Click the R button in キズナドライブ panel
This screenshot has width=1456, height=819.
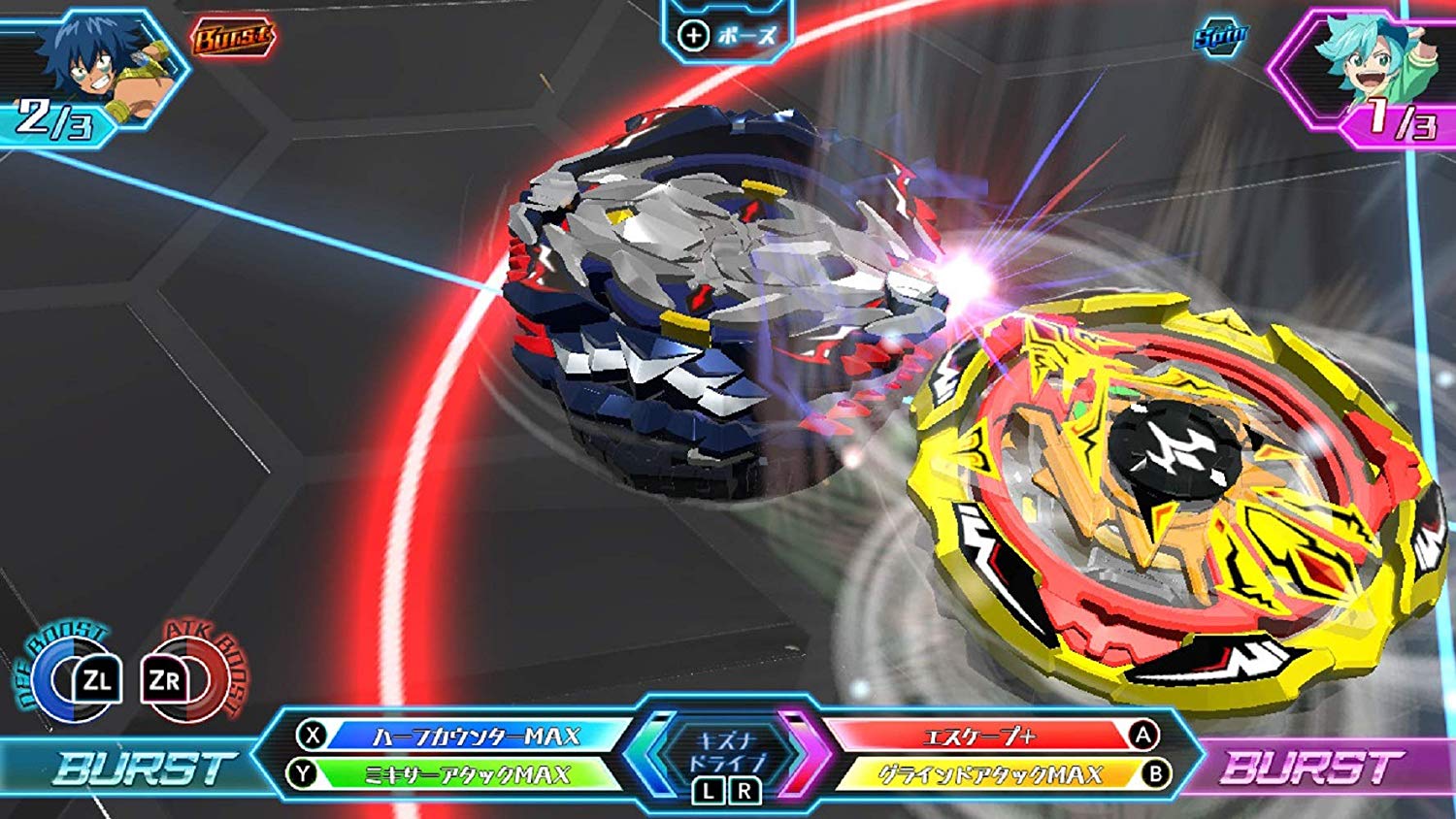tap(743, 791)
